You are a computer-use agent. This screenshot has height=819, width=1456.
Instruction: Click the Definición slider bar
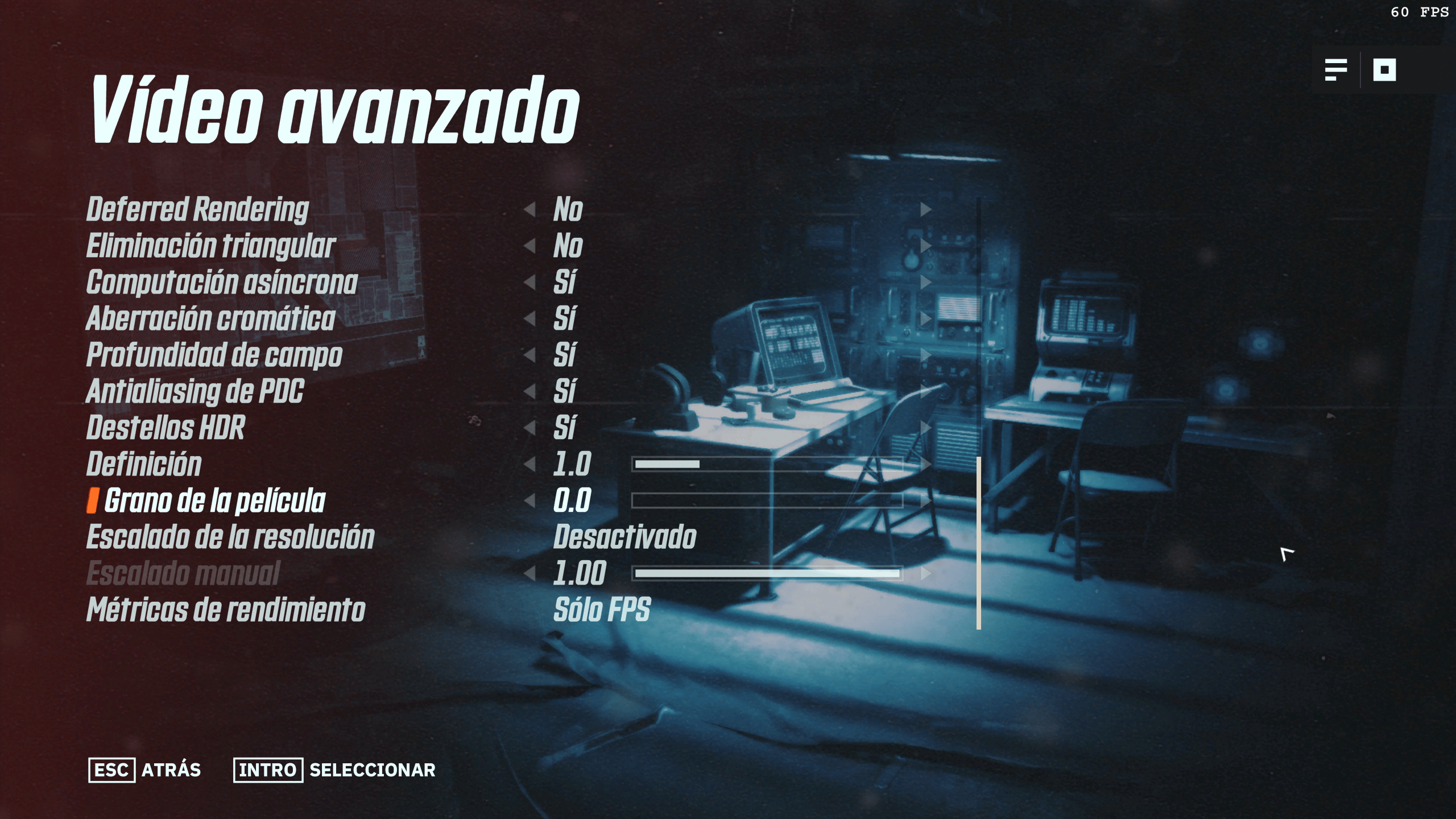[767, 464]
